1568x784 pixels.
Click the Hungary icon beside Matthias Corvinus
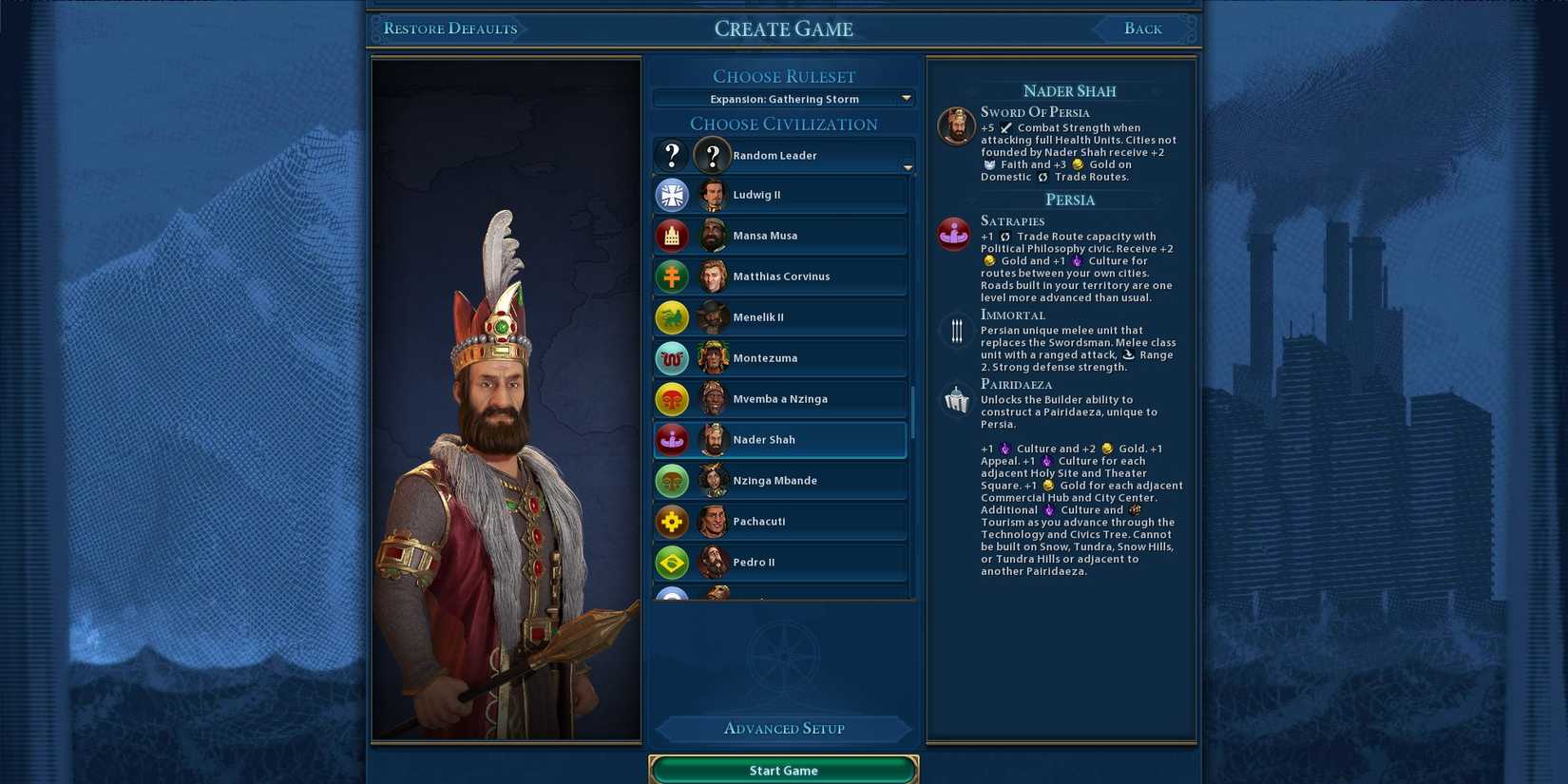pos(673,276)
